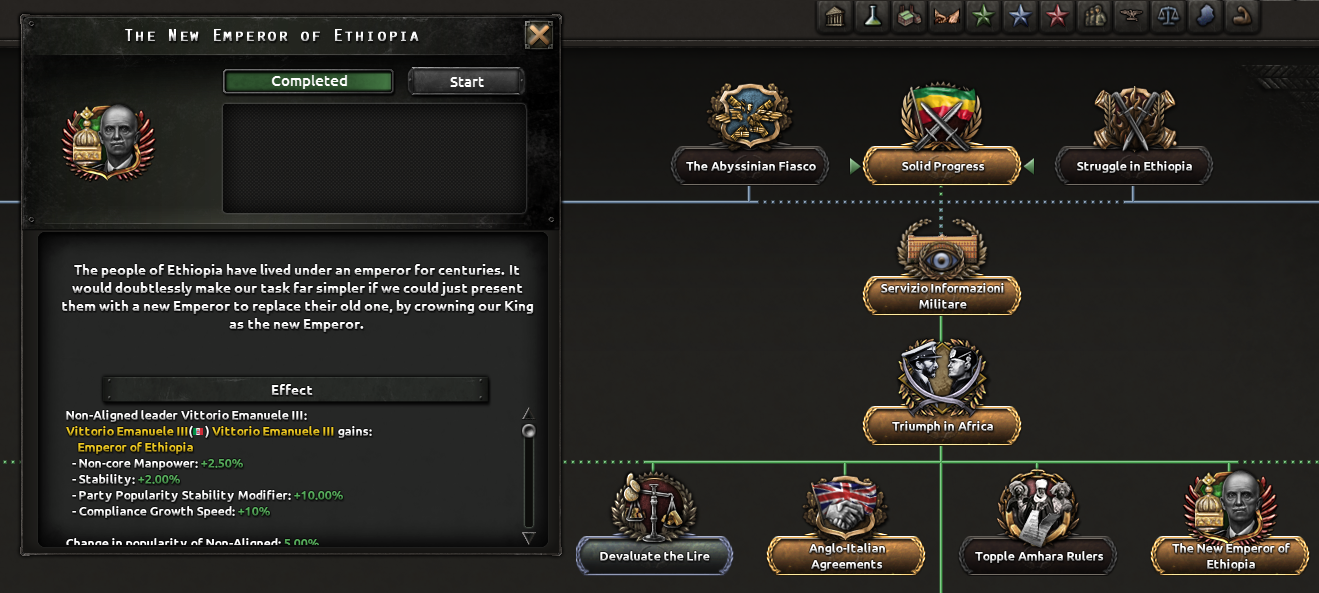Toggle the factory industry filter icon

(909, 17)
